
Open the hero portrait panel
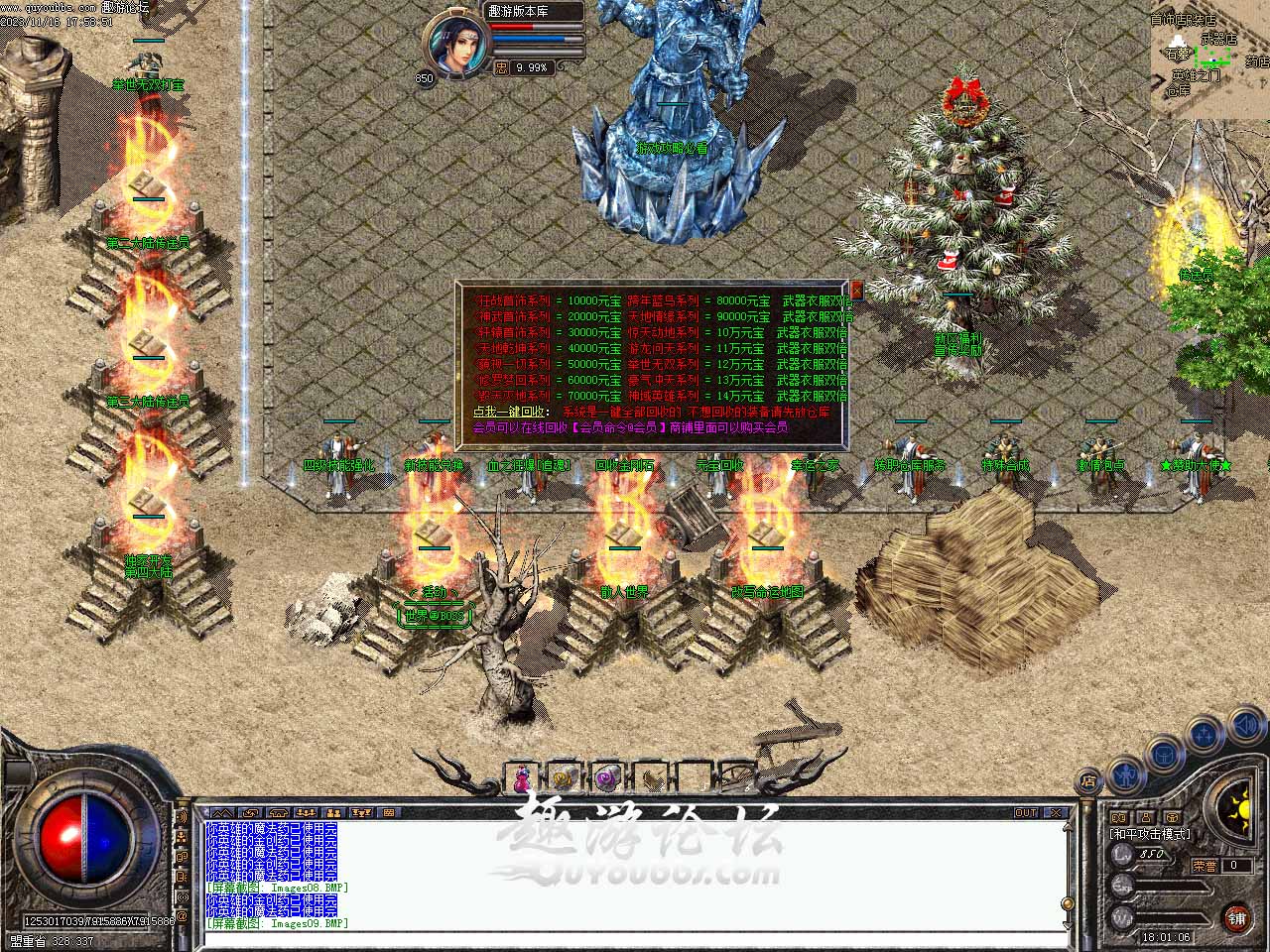click(x=455, y=44)
